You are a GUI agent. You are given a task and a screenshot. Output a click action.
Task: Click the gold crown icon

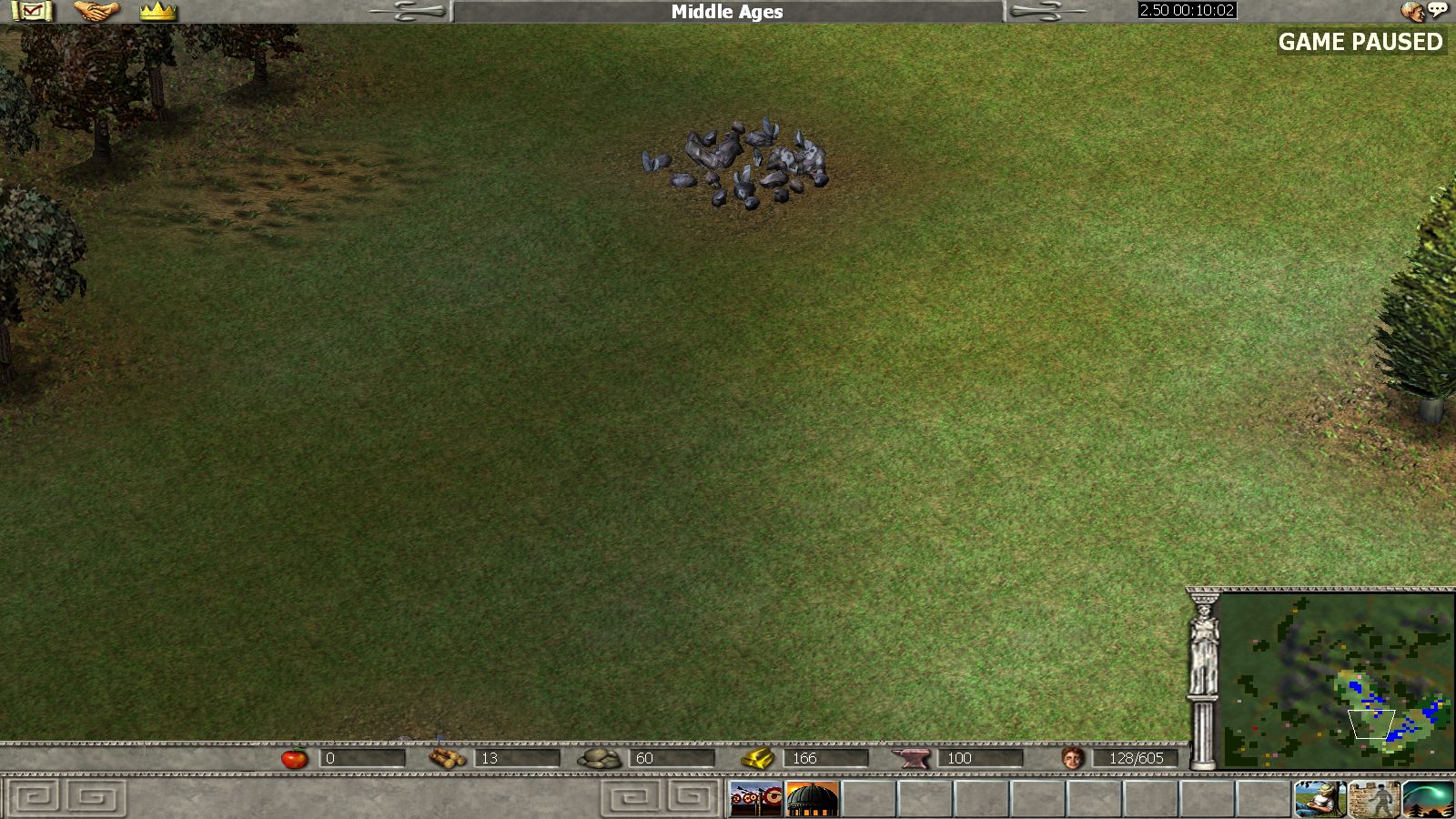158,12
